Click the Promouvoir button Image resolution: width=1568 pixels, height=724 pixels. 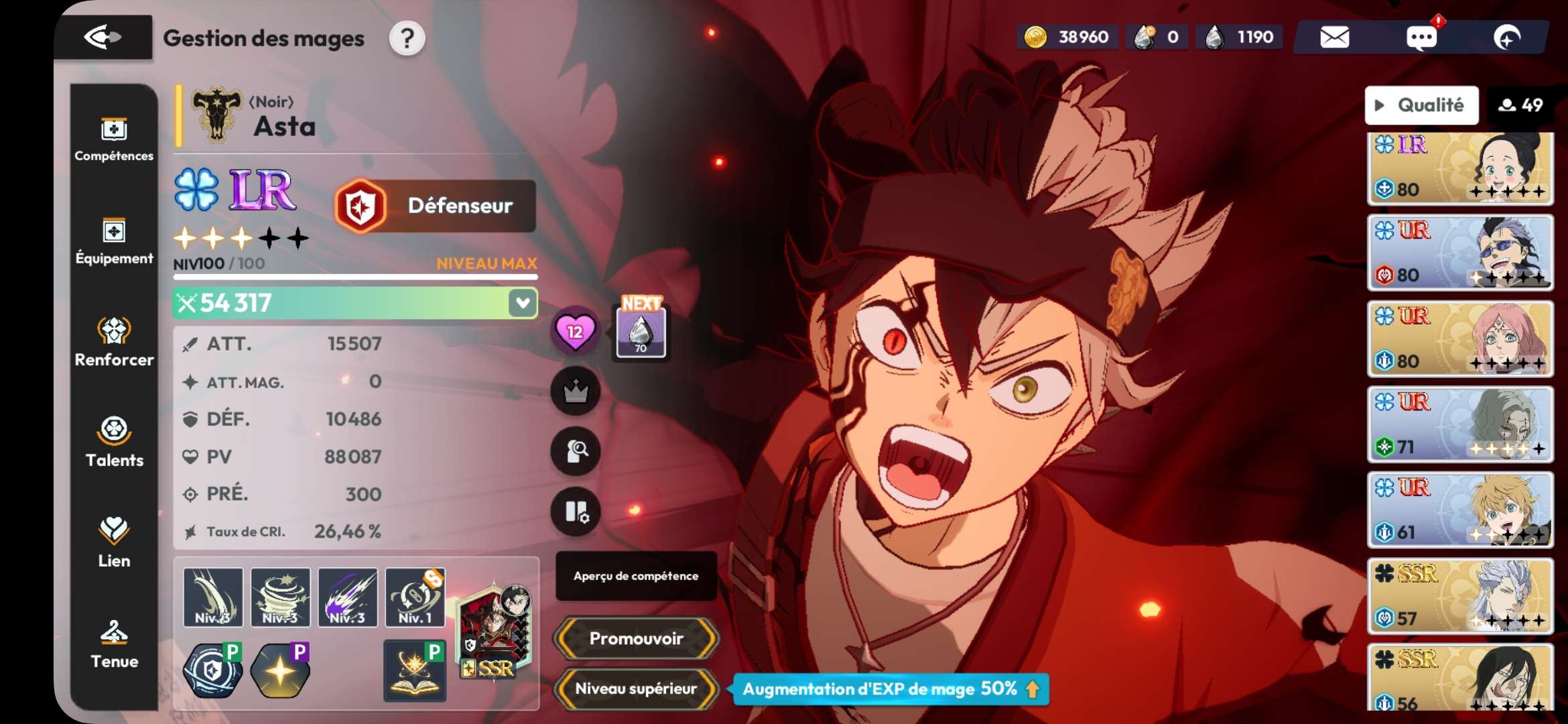[x=636, y=638]
